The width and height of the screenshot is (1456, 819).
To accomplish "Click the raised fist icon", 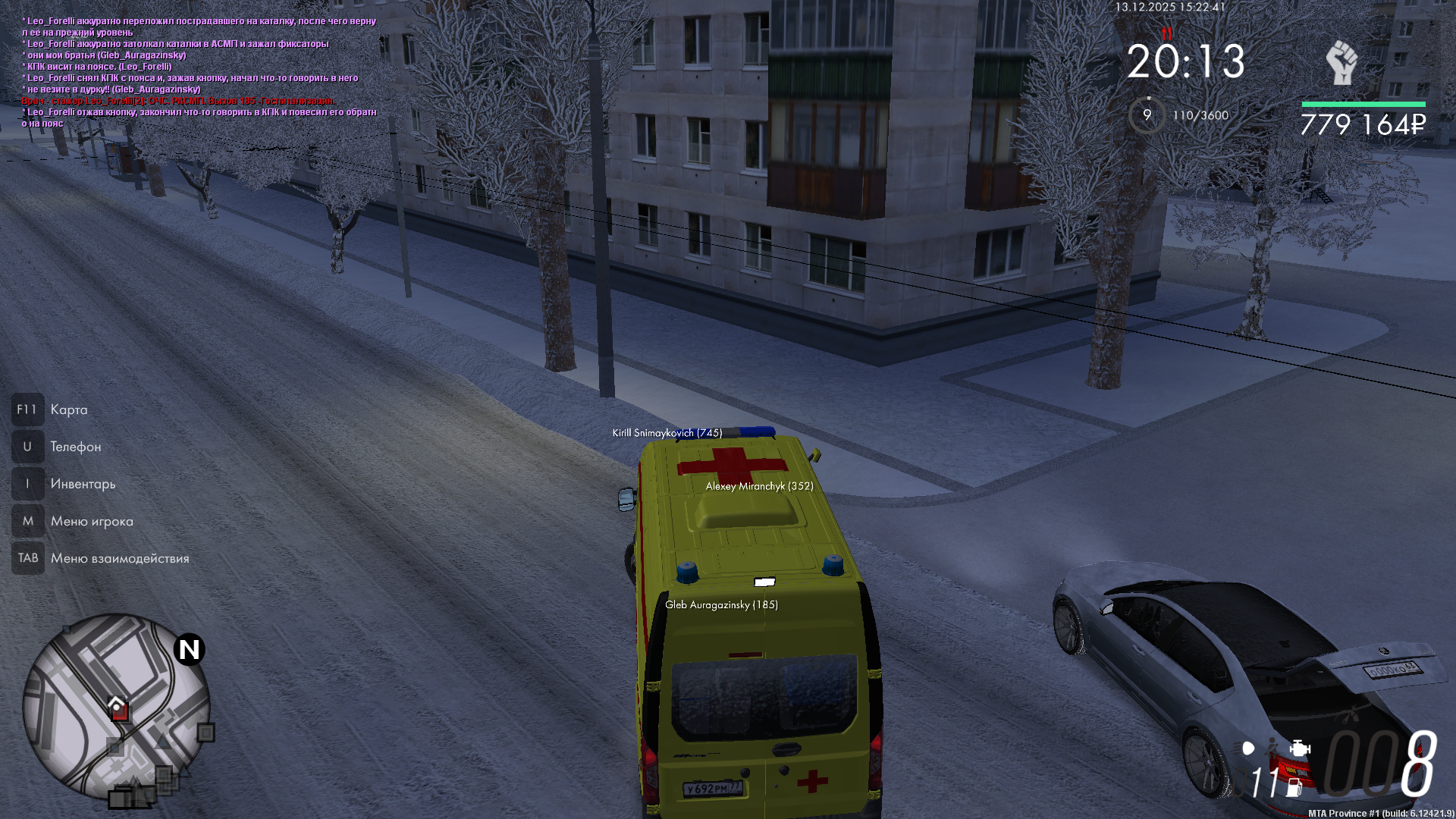I will (x=1341, y=62).
